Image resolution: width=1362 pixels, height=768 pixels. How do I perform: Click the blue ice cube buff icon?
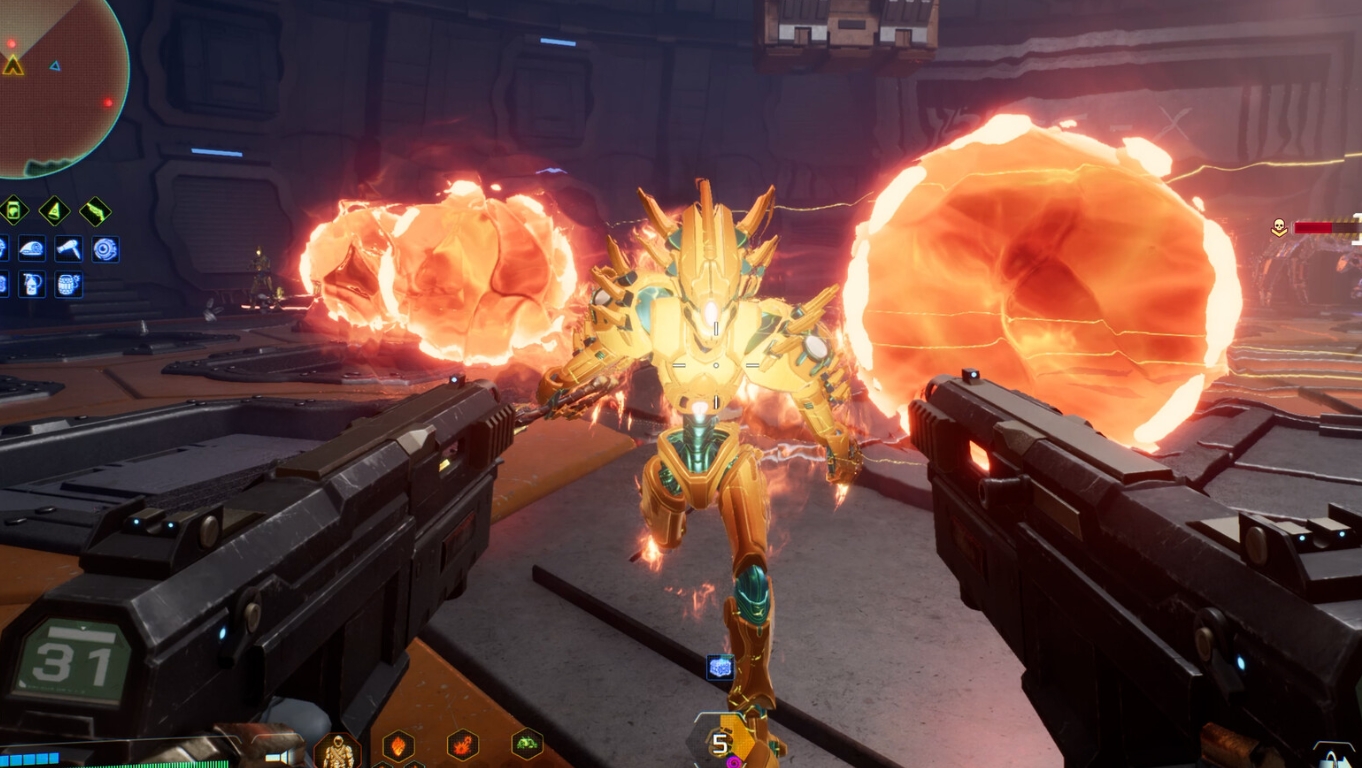pos(720,667)
